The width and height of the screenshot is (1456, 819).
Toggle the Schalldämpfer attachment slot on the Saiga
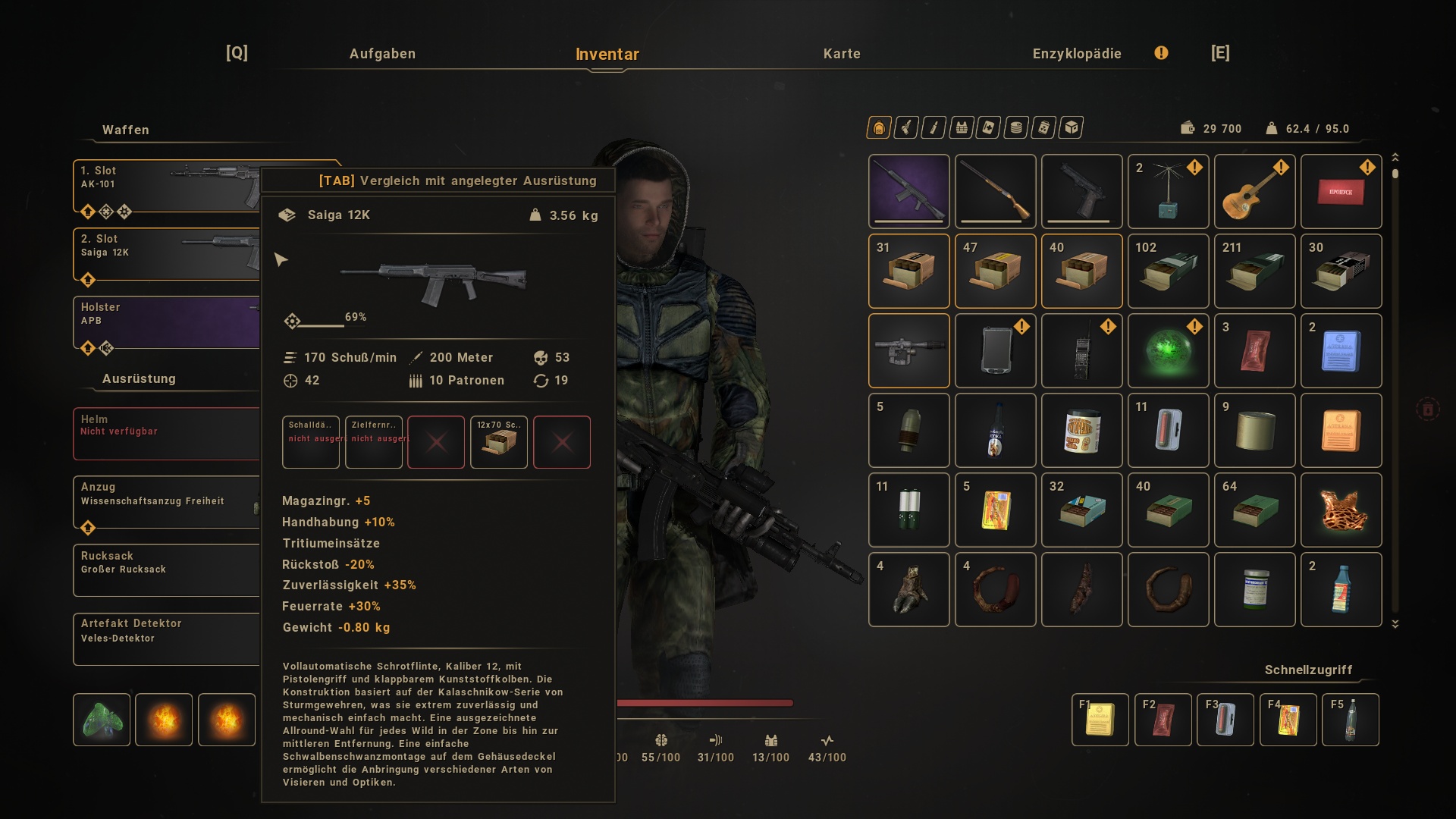click(310, 442)
